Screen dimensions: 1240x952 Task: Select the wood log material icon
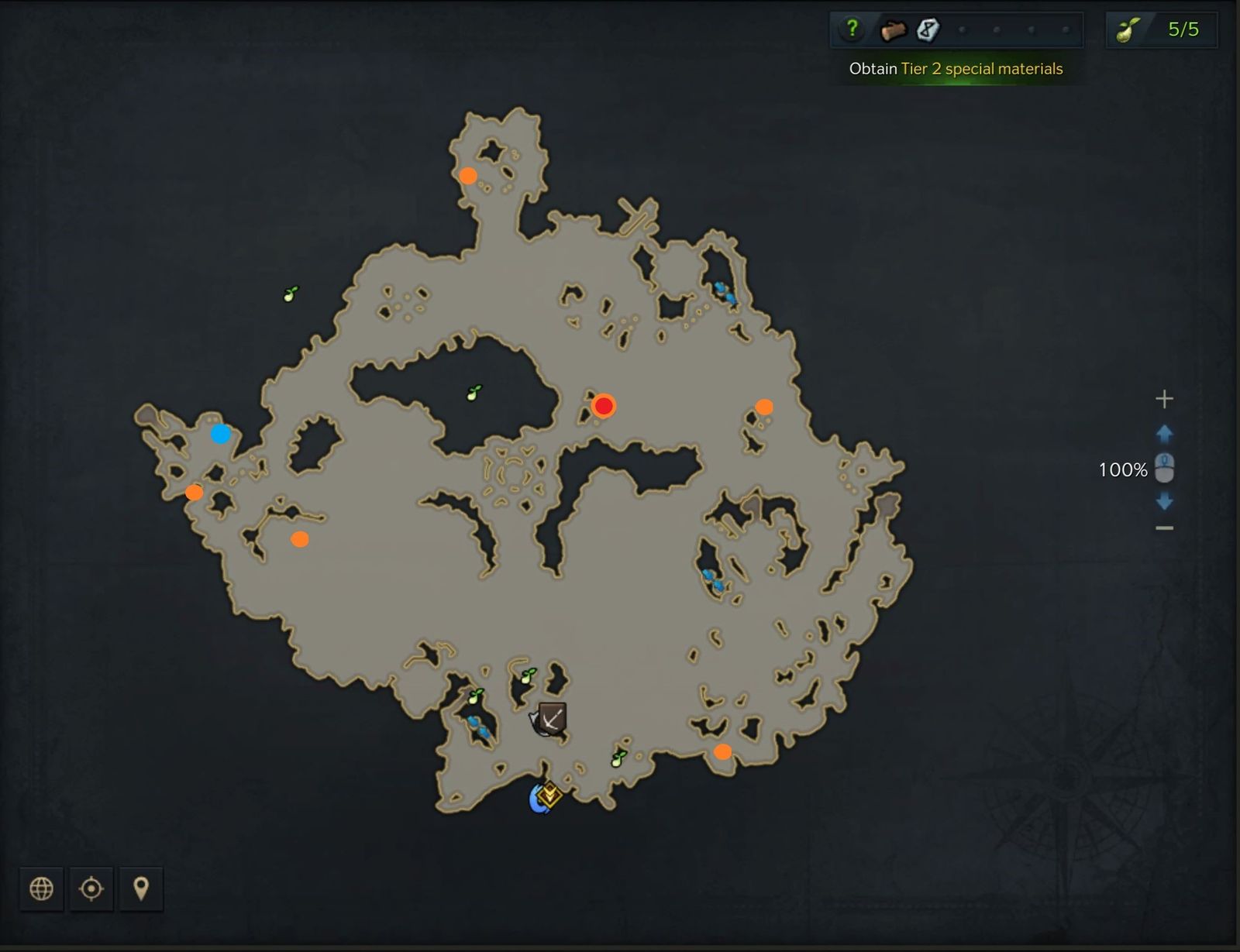pos(895,29)
